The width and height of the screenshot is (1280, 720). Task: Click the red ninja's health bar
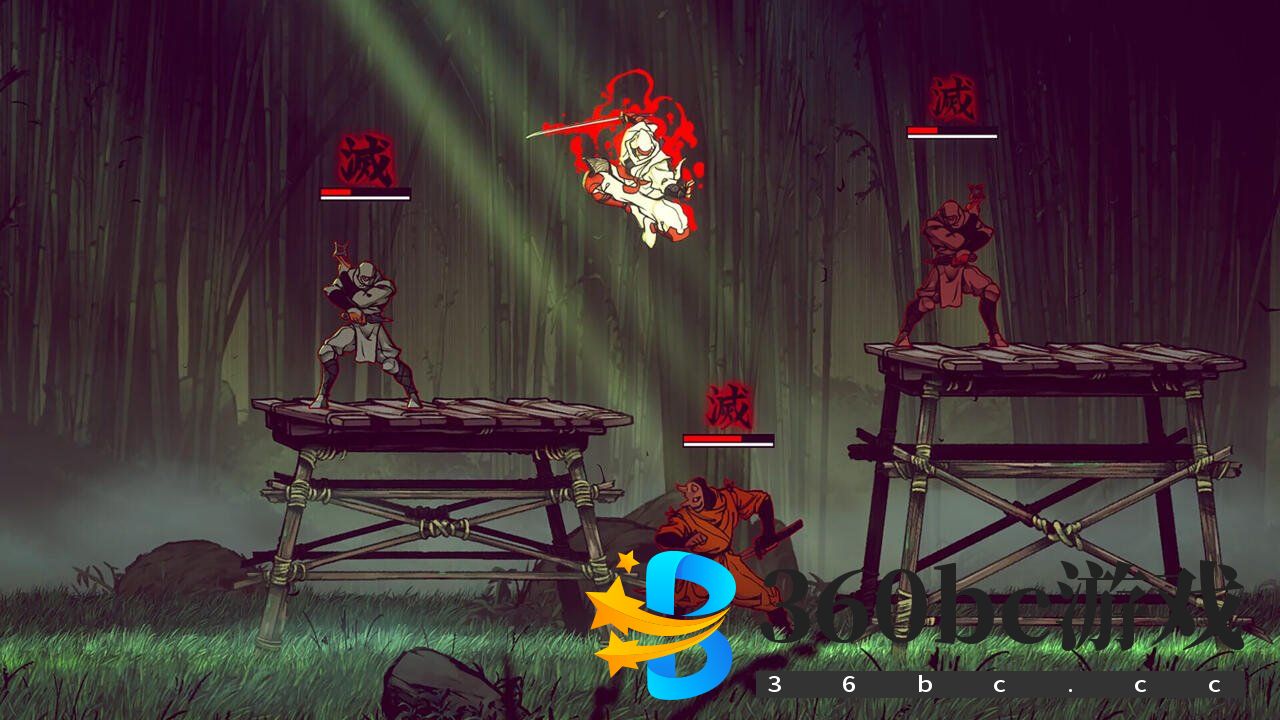tap(952, 131)
